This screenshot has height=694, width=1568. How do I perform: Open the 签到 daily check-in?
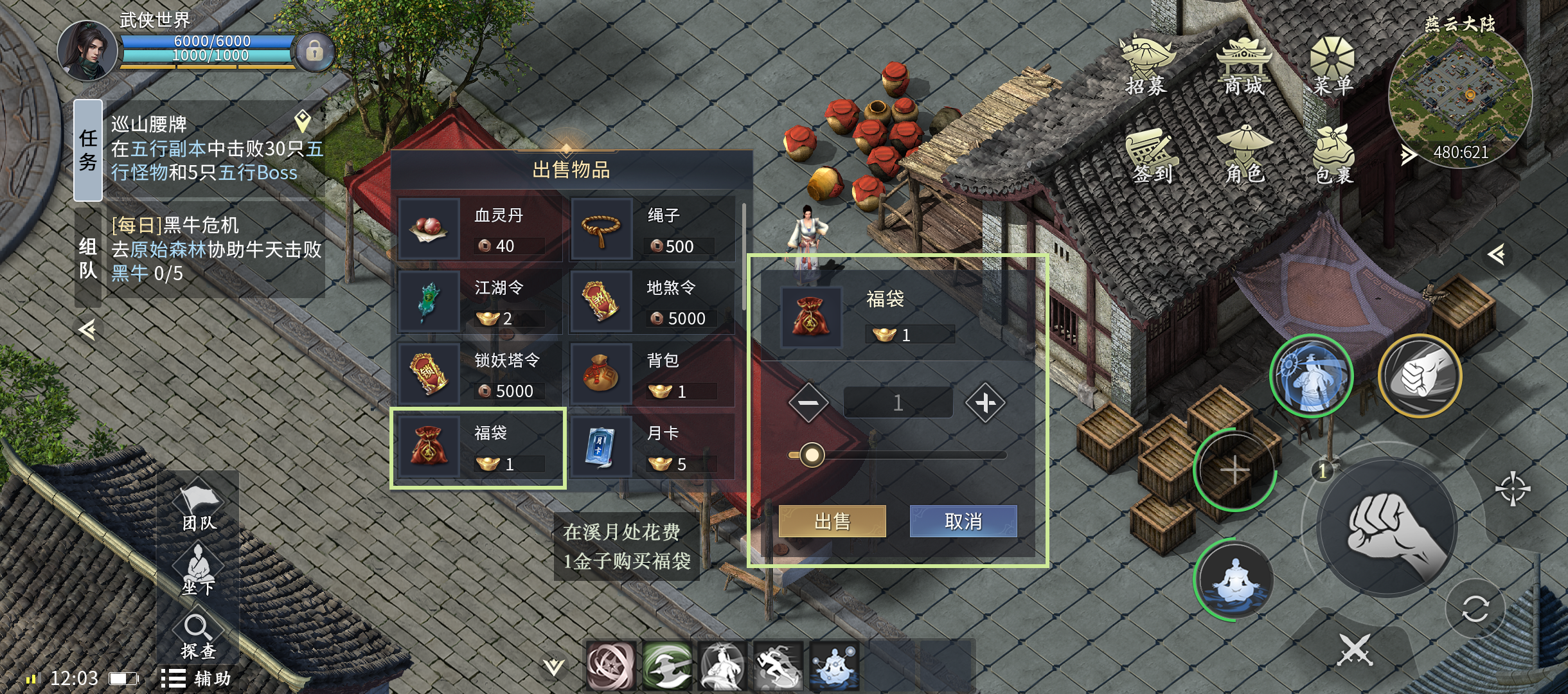(x=1152, y=156)
